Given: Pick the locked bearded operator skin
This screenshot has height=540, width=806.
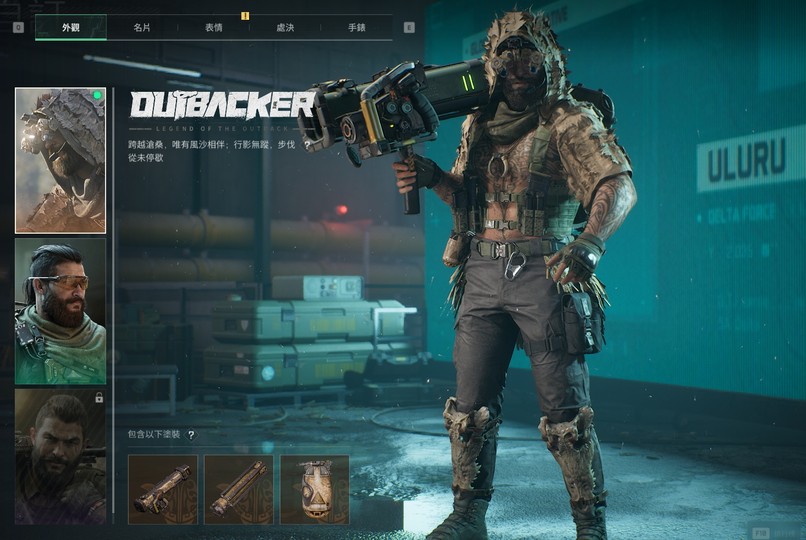Looking at the screenshot, I should point(60,456).
